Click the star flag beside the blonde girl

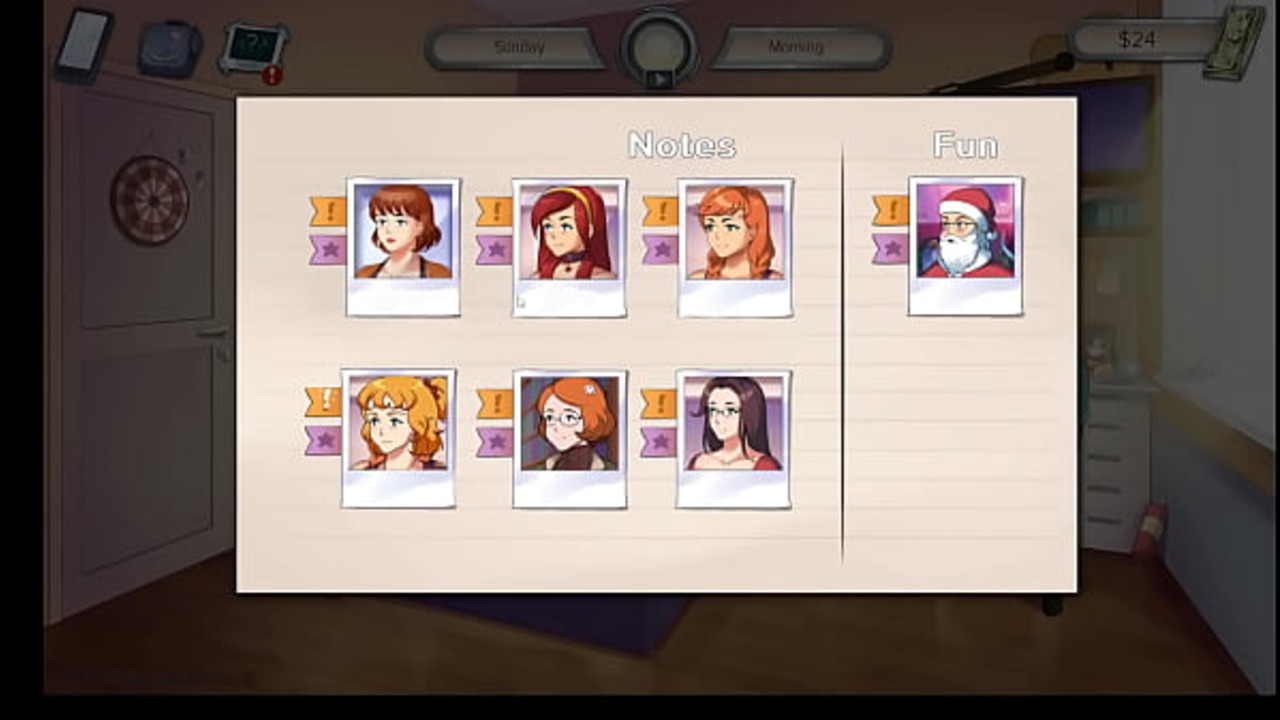pyautogui.click(x=323, y=440)
